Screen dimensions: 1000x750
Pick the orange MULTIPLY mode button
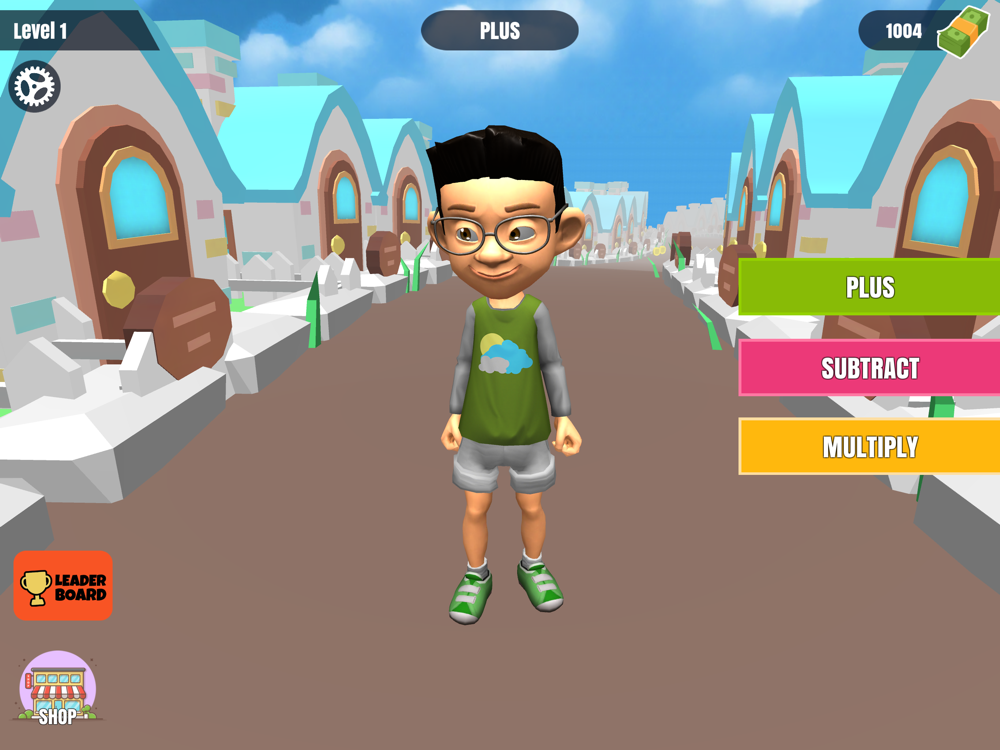pyautogui.click(x=869, y=446)
